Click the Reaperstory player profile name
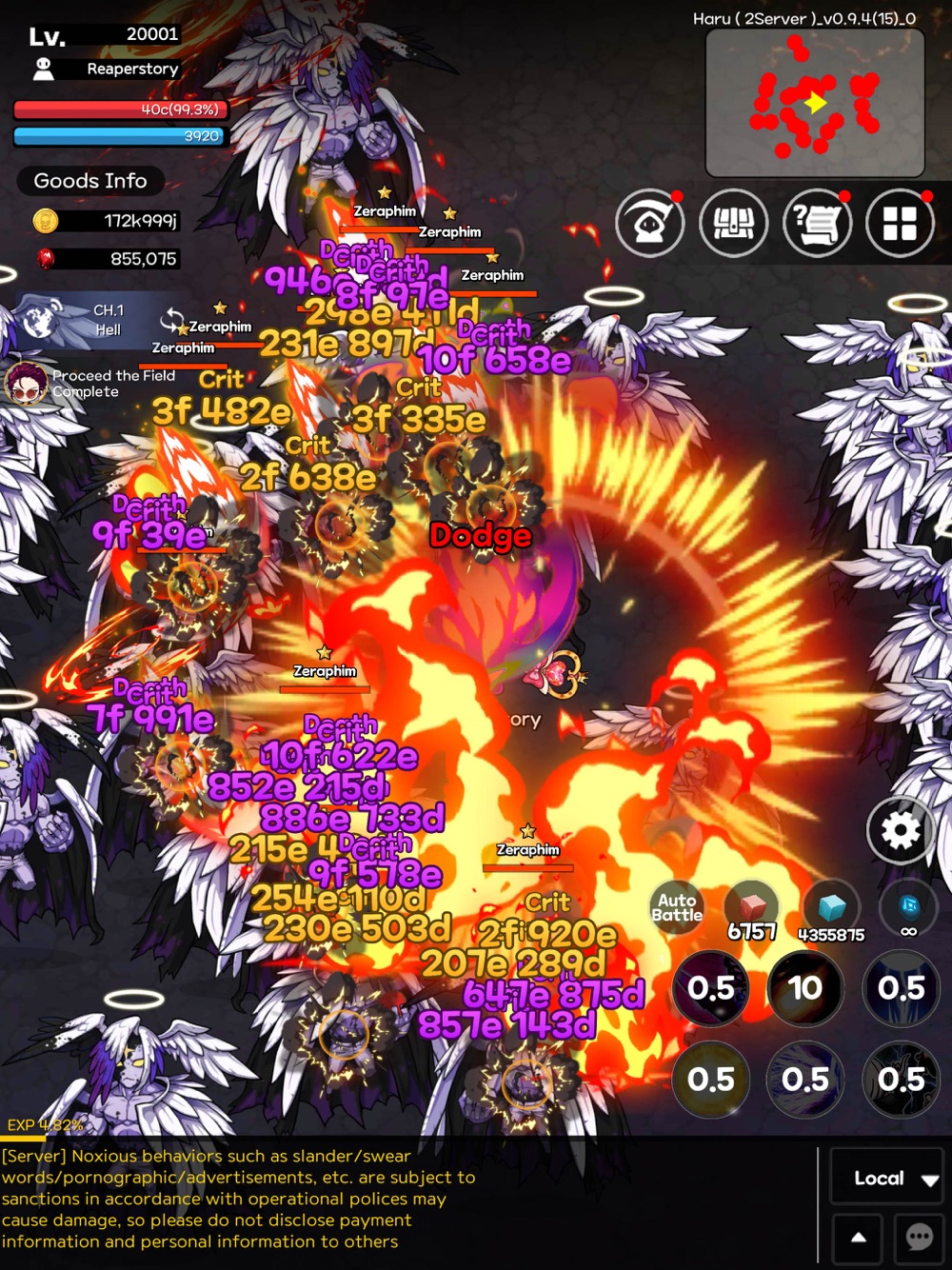Screen dimensions: 952x1270 [x=131, y=69]
